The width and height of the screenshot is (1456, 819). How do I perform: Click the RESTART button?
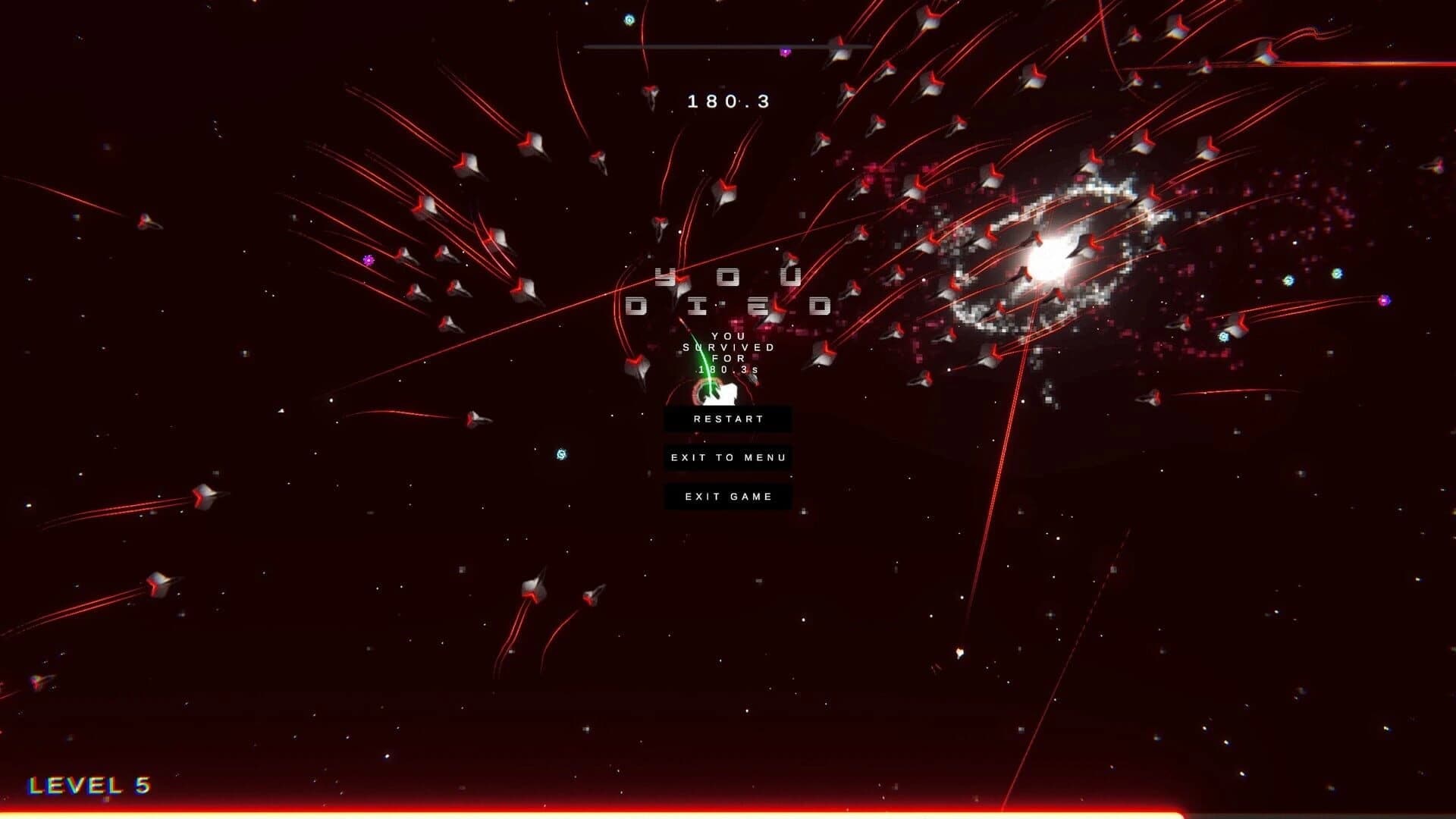click(x=728, y=419)
